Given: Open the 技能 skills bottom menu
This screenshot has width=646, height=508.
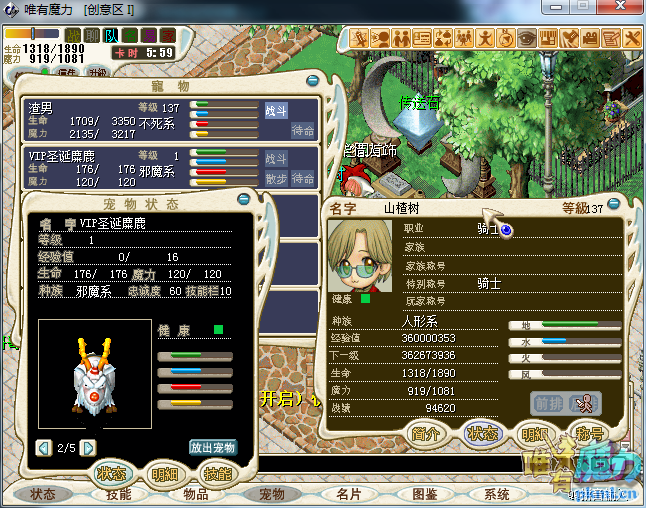Looking at the screenshot, I should click(x=119, y=494).
